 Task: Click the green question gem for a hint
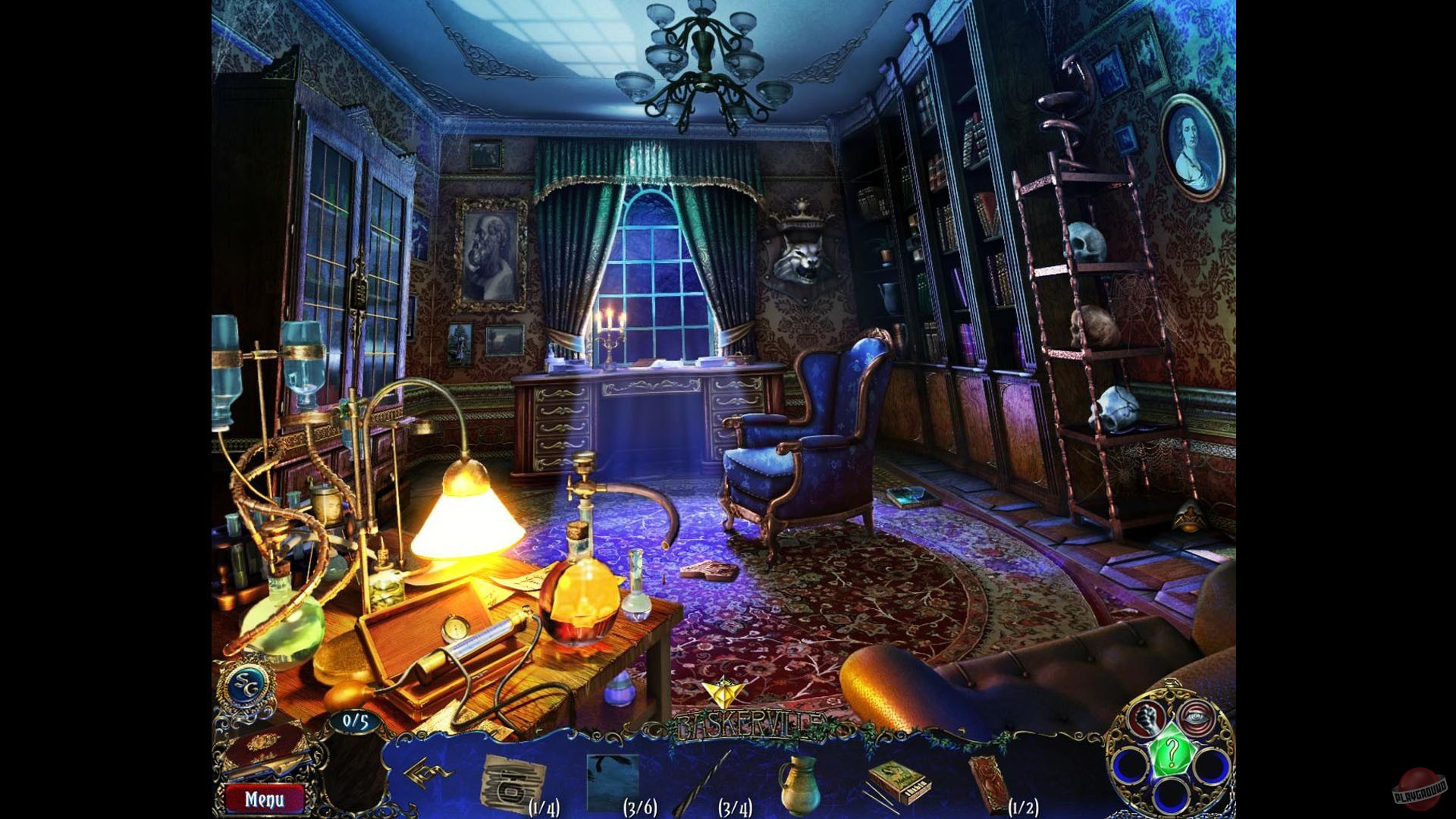click(1172, 750)
